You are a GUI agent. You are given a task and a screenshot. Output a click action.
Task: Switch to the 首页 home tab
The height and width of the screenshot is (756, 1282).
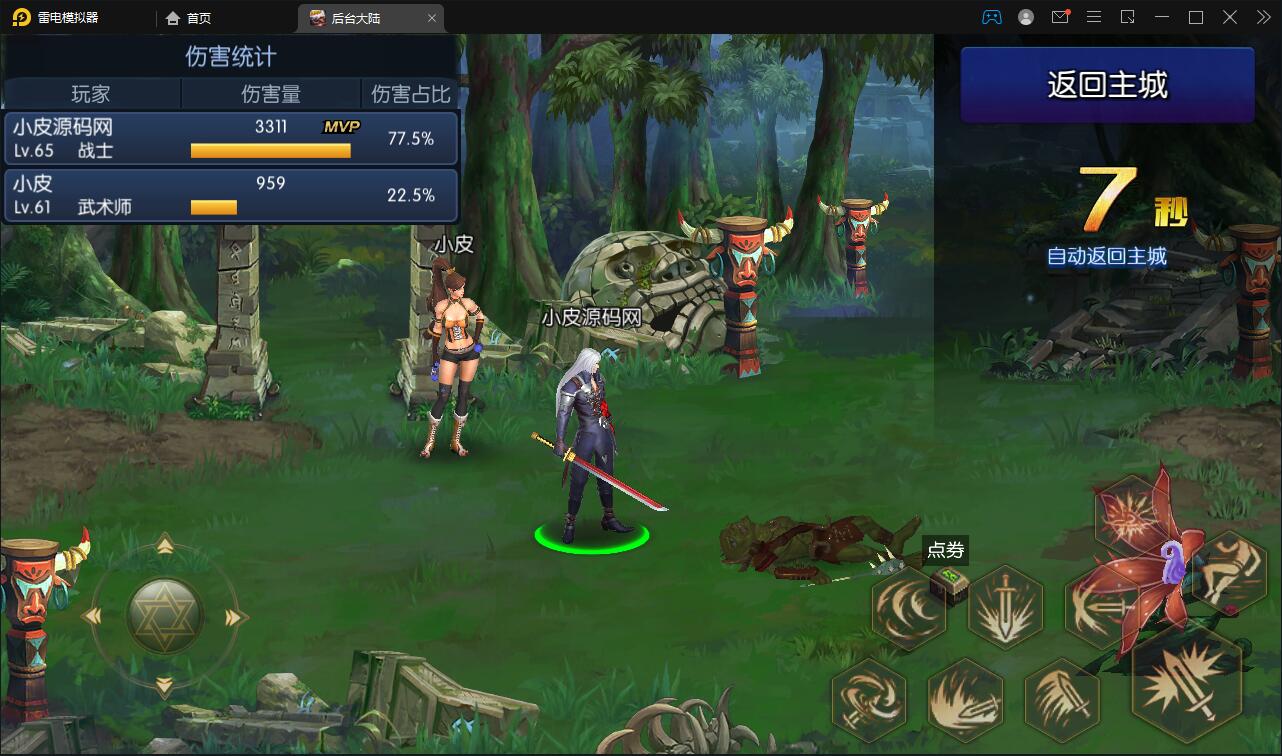pyautogui.click(x=188, y=18)
